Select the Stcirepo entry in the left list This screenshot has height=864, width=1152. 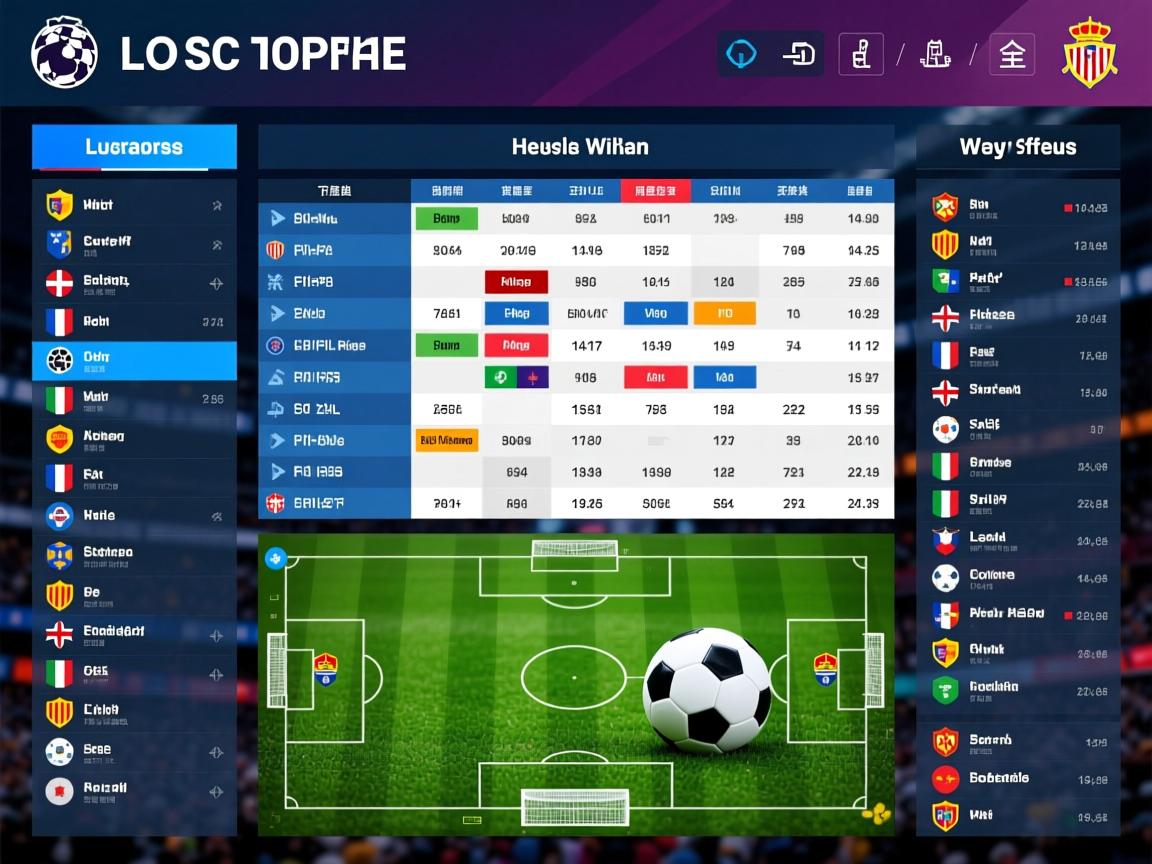[134, 553]
